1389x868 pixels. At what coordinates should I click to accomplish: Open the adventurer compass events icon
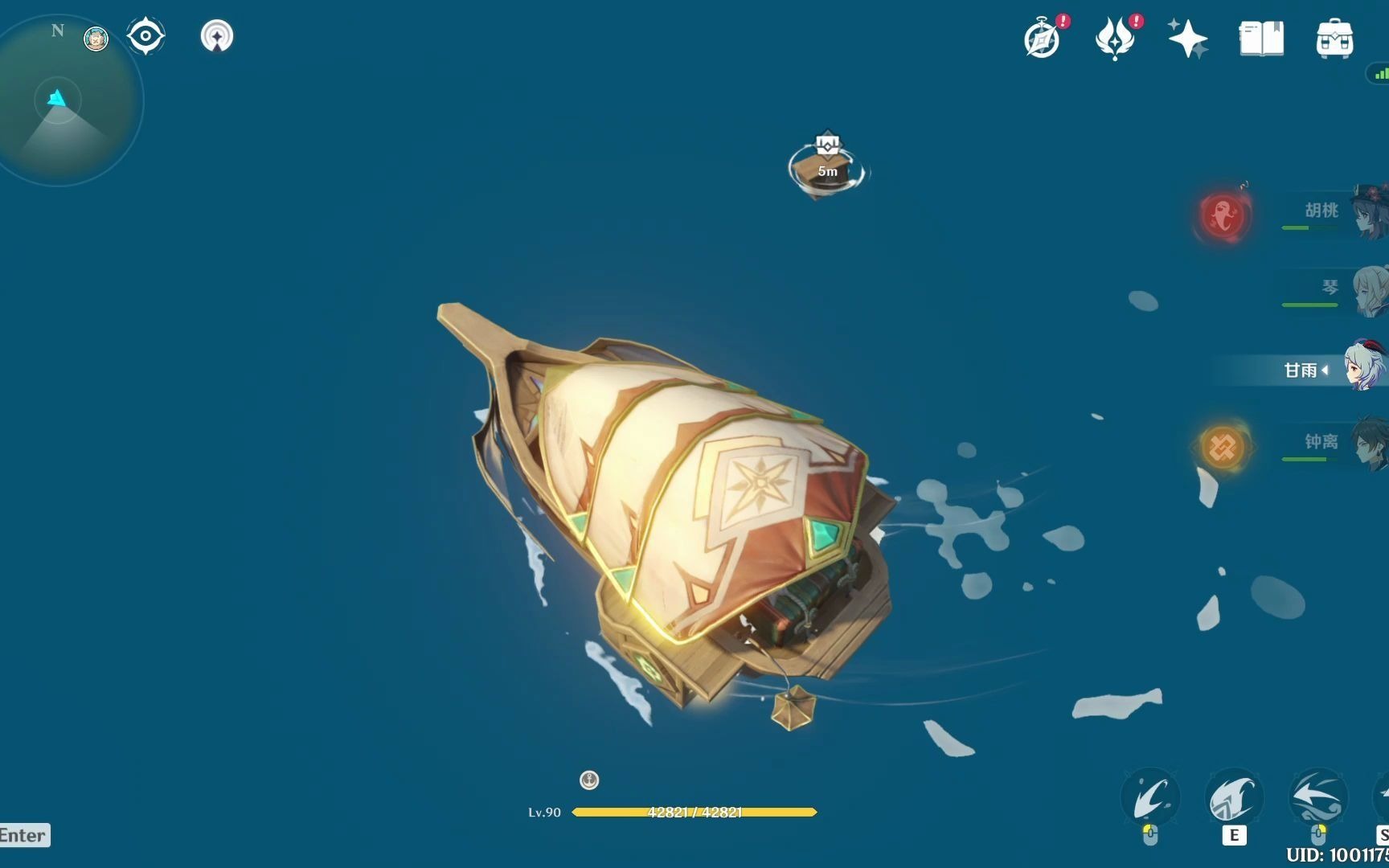(1042, 39)
